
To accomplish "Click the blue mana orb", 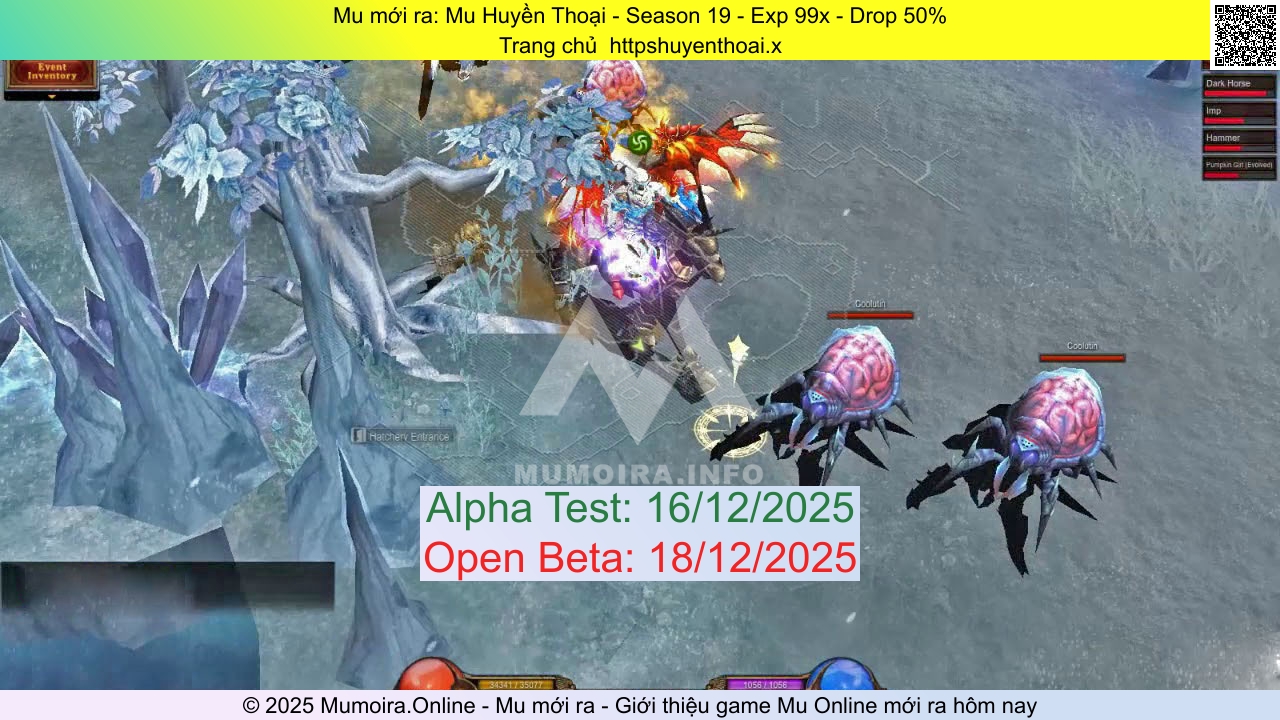I will (x=845, y=675).
